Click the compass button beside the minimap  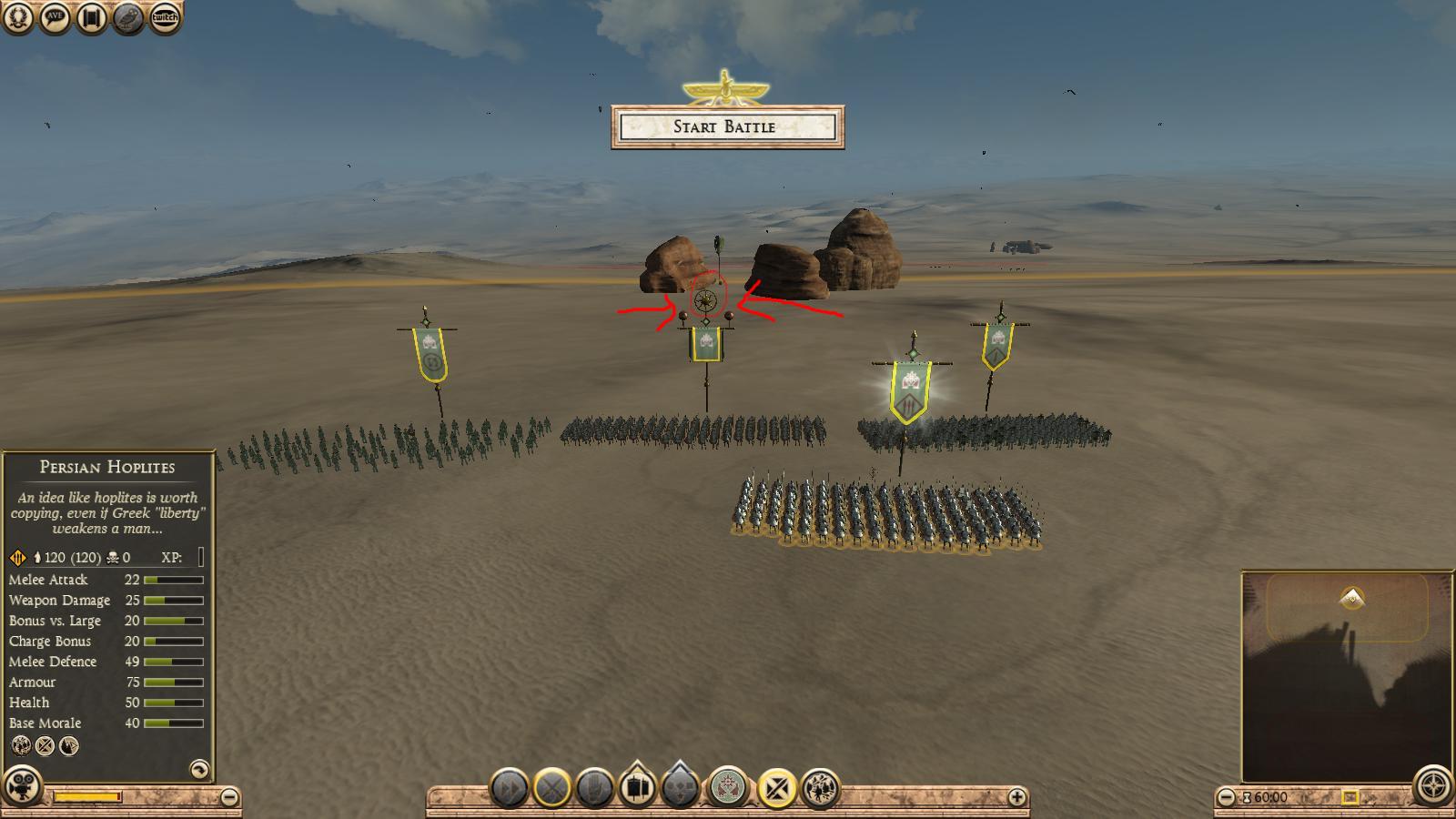(1432, 786)
